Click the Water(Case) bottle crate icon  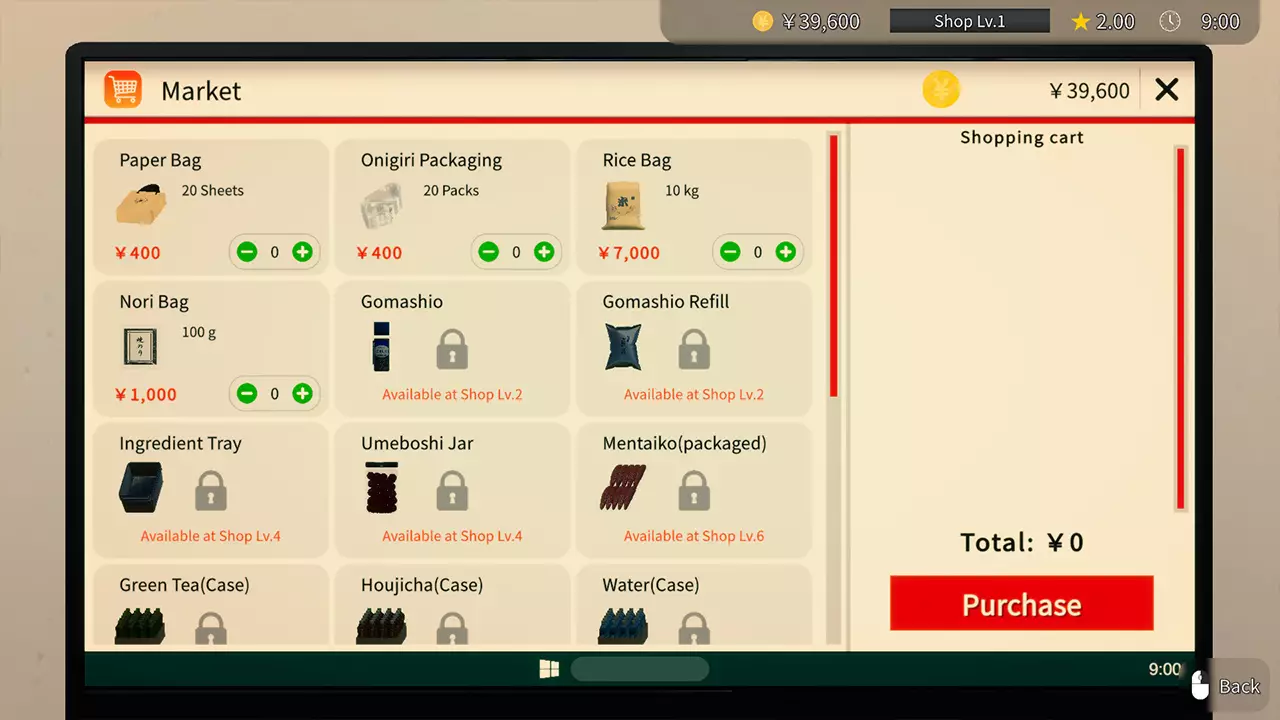[623, 628]
